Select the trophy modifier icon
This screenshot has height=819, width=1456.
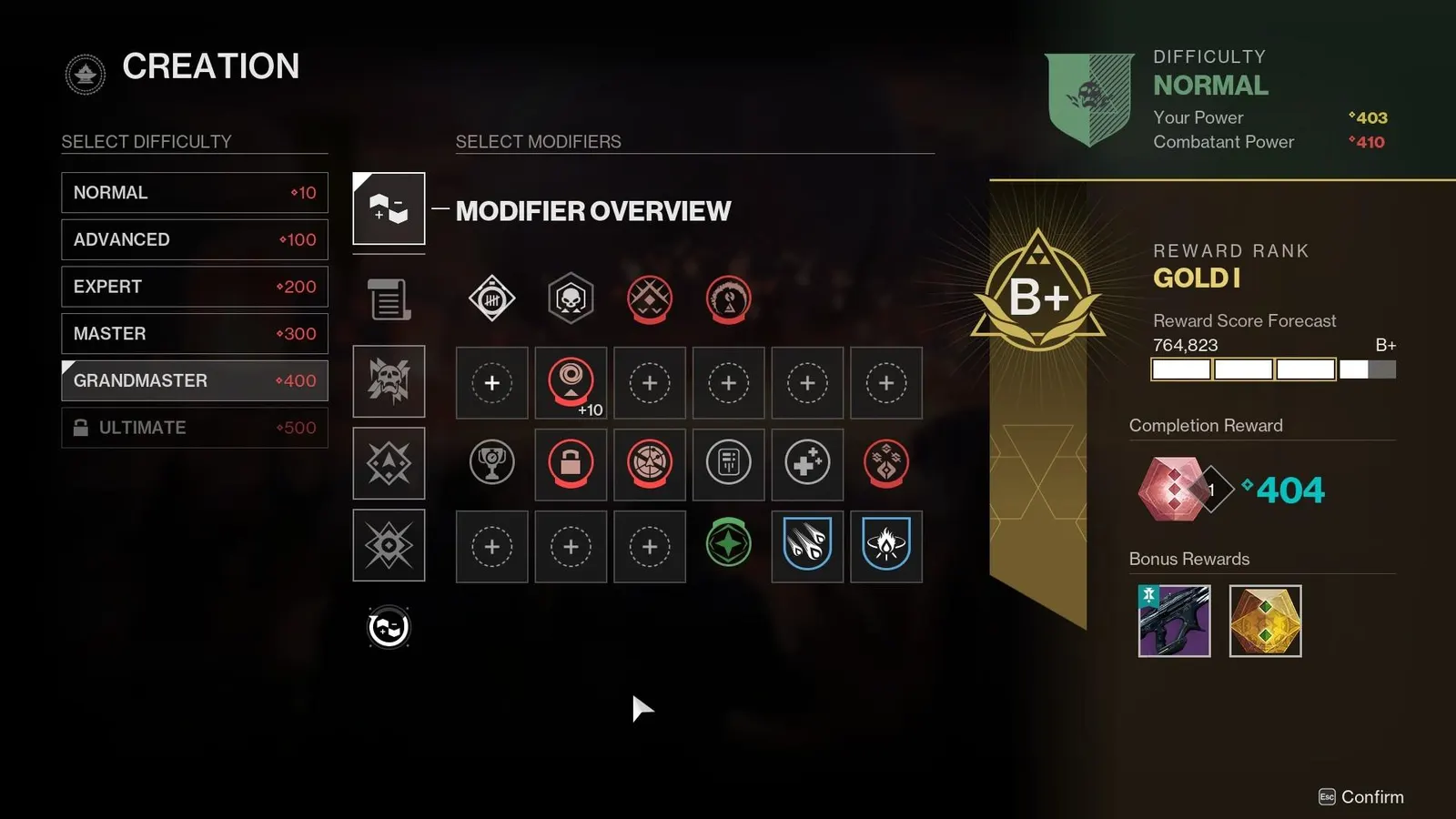[x=491, y=465]
